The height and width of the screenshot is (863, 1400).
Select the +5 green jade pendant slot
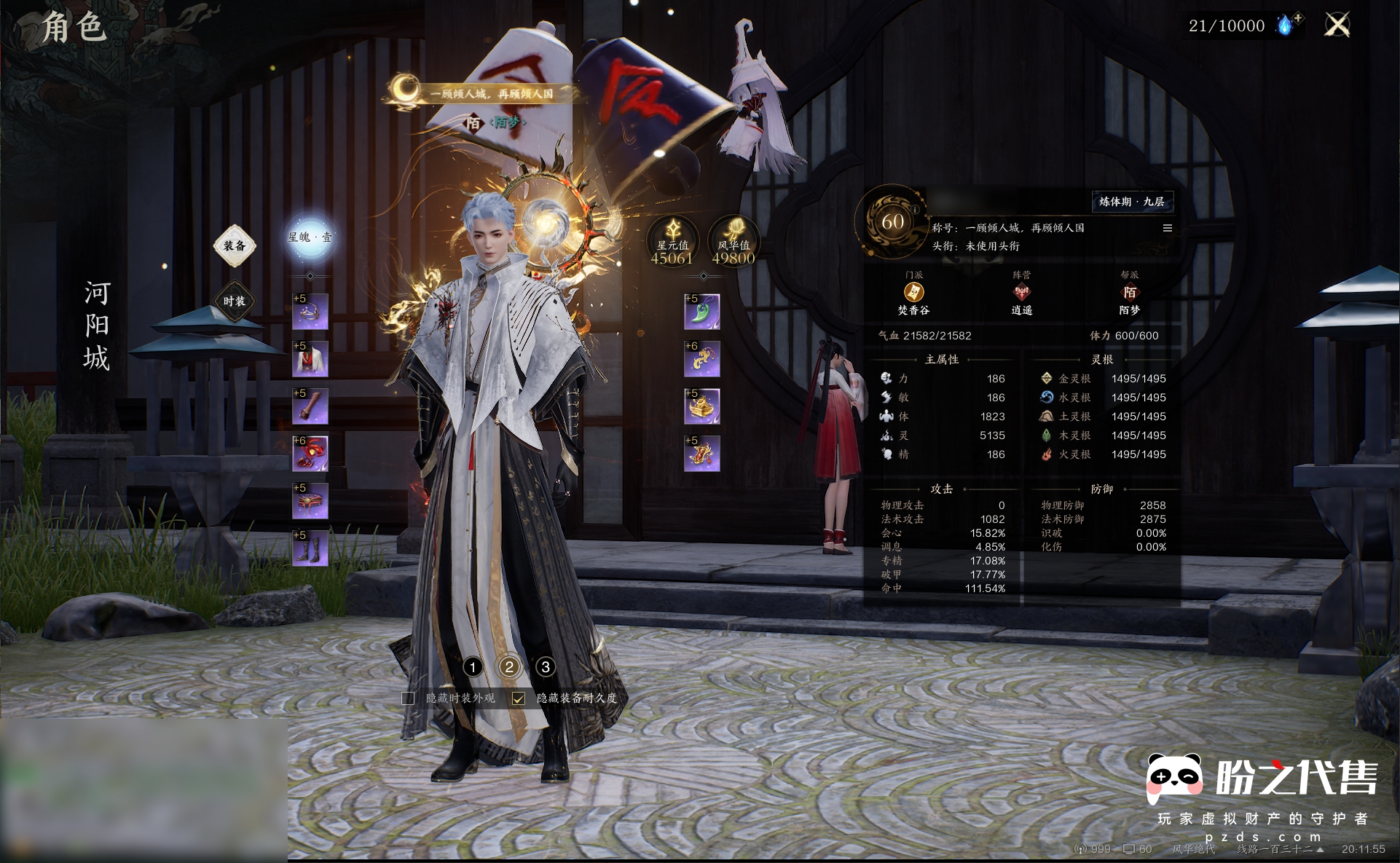[x=702, y=312]
